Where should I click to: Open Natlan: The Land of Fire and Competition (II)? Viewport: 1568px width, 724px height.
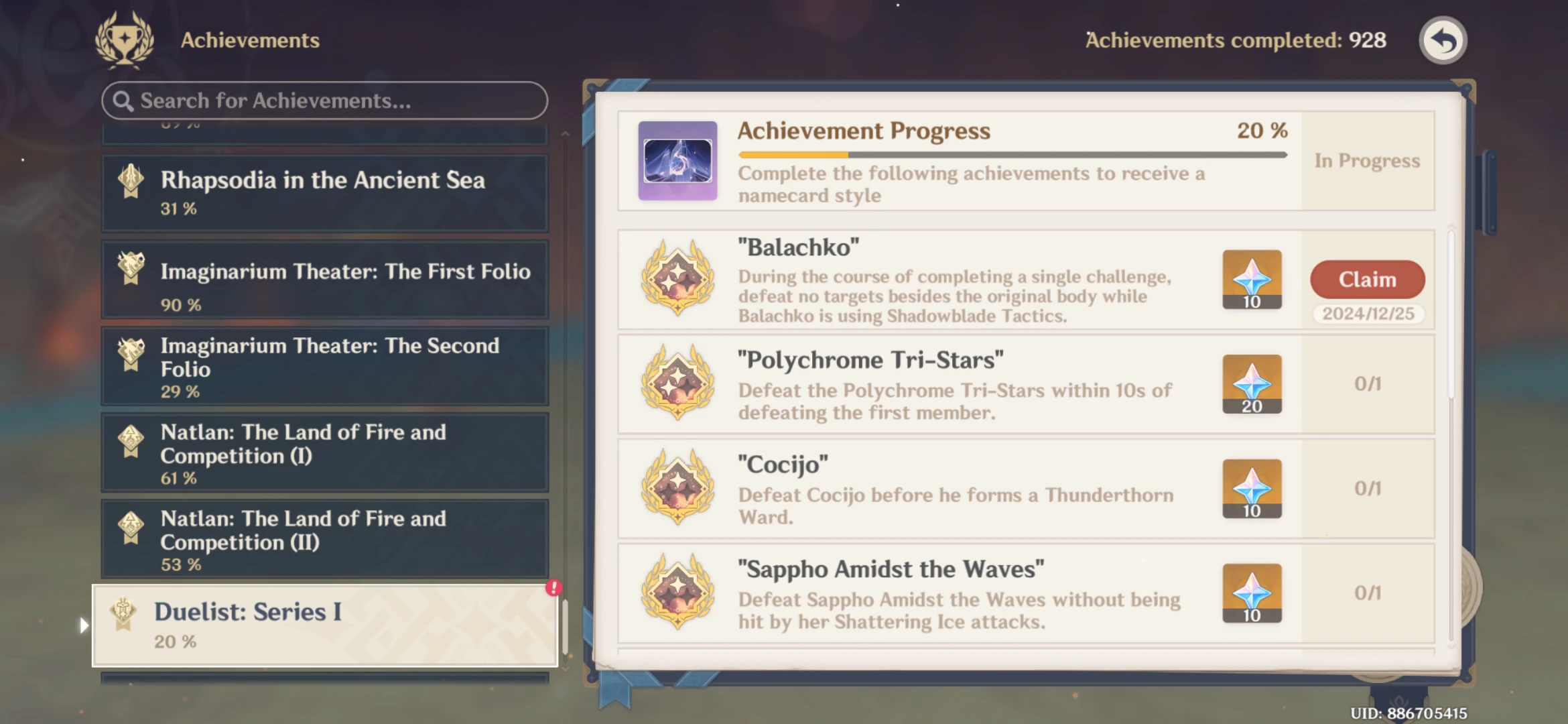point(324,540)
